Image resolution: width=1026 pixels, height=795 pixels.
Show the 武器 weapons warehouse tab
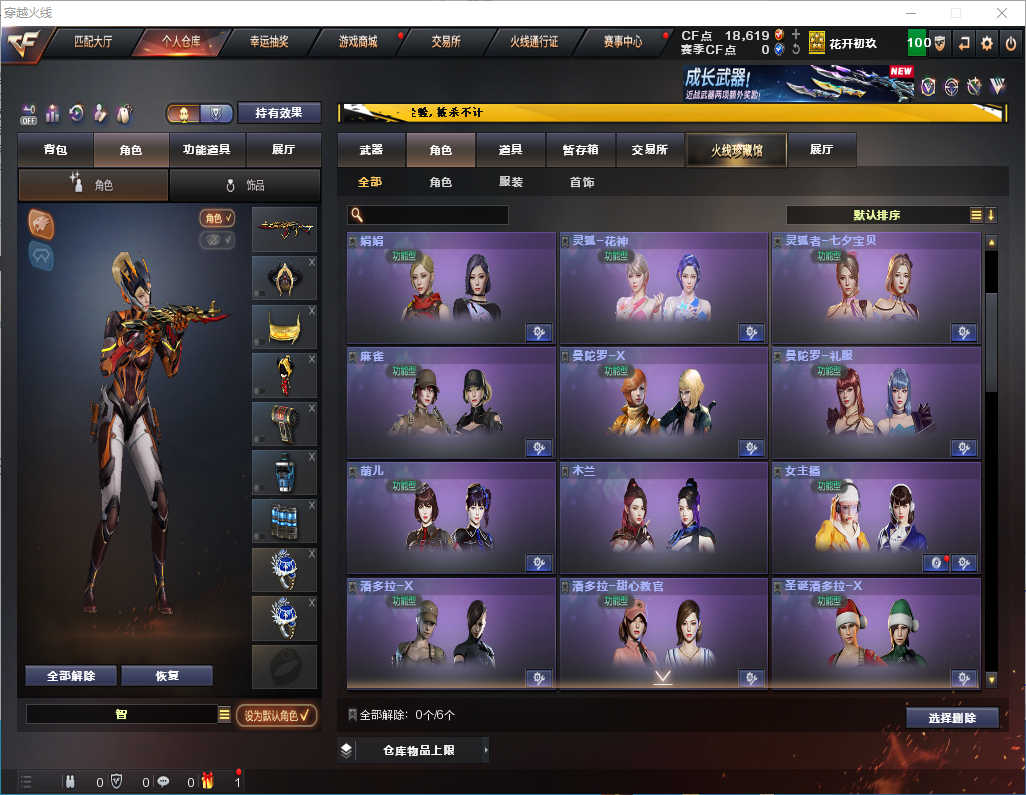point(371,150)
